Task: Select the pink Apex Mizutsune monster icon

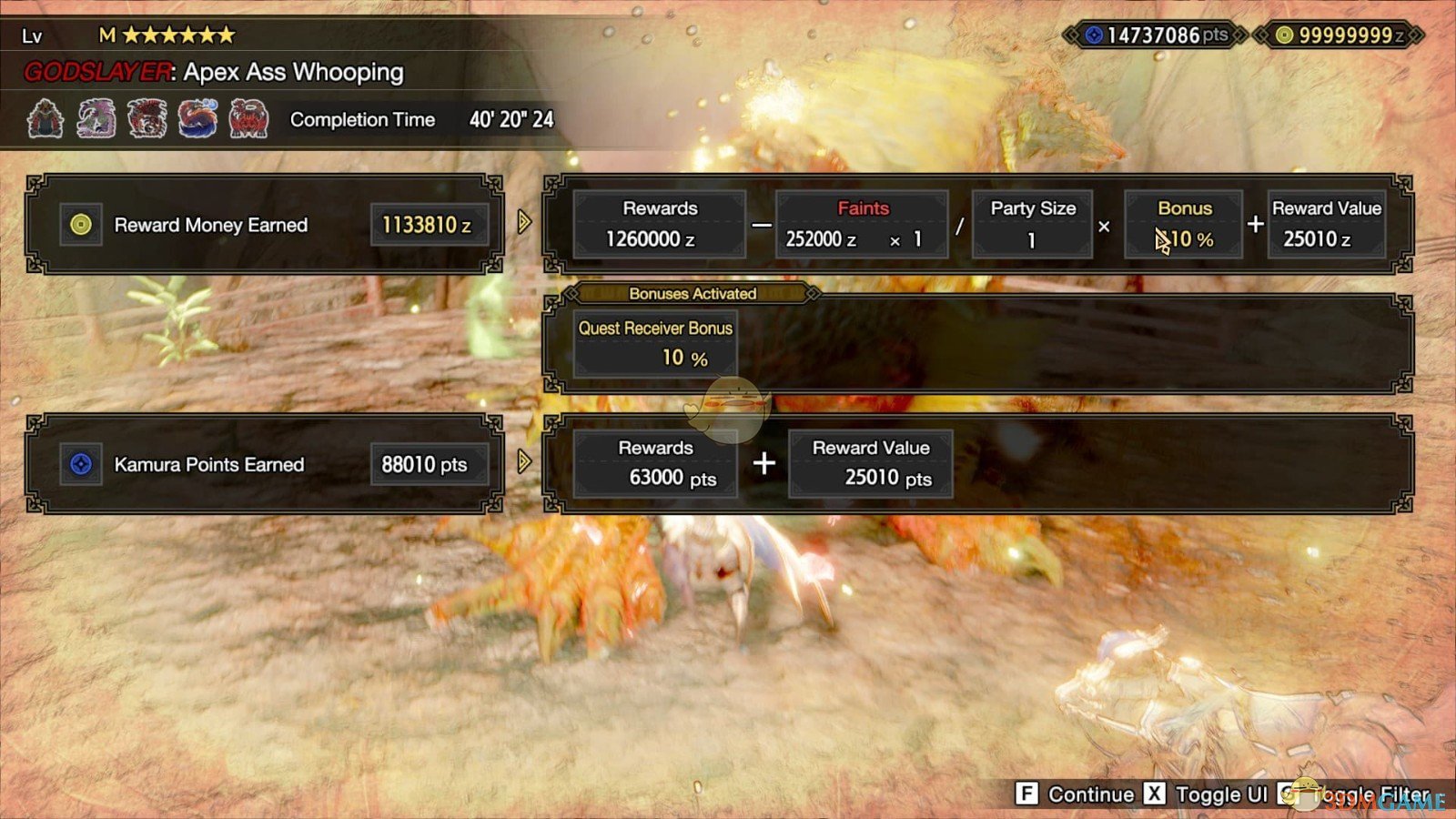Action: 98,118
